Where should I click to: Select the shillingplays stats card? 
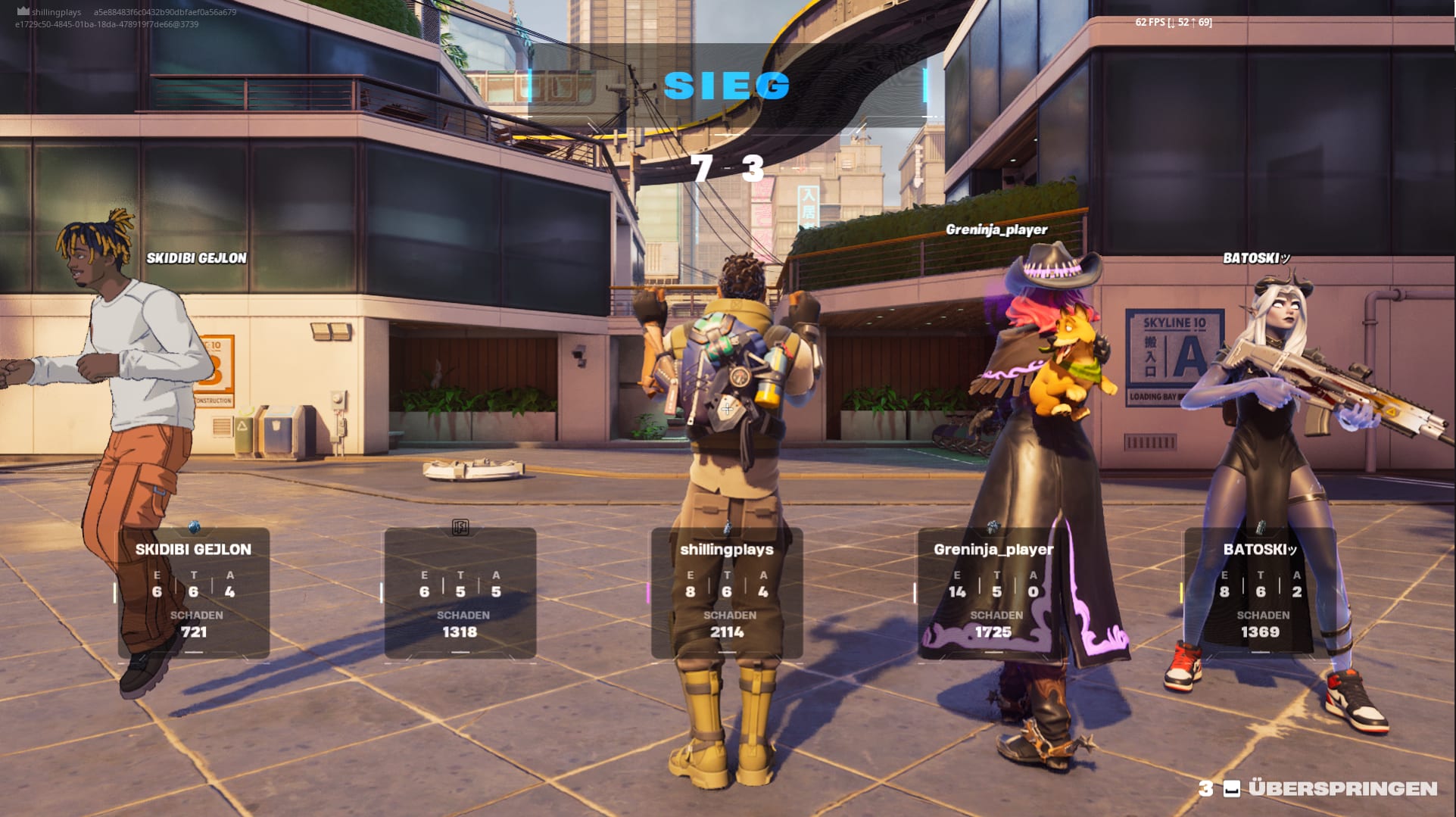pyautogui.click(x=727, y=592)
